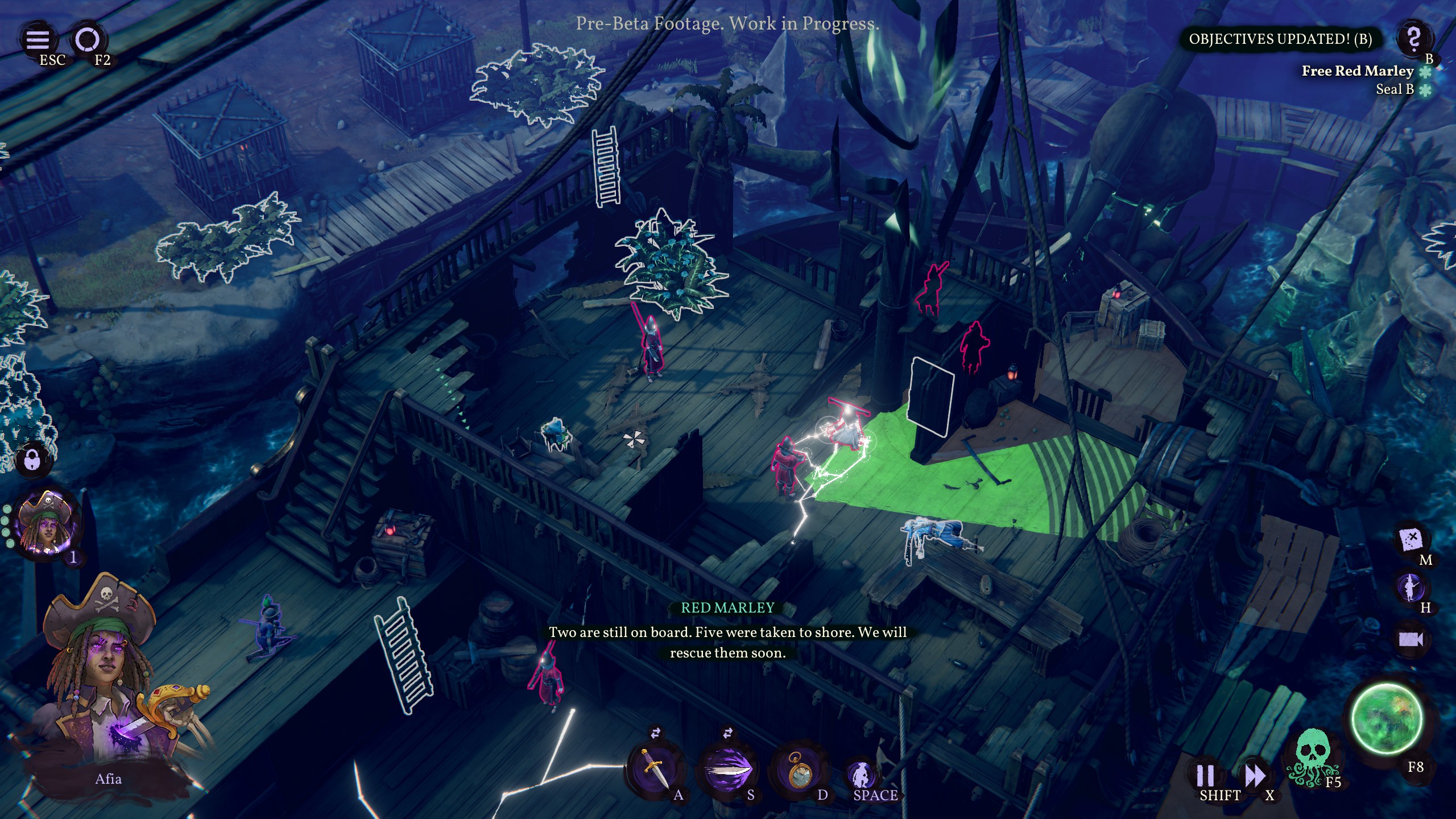Toggle the padlock icon above the small portrait

[x=32, y=460]
